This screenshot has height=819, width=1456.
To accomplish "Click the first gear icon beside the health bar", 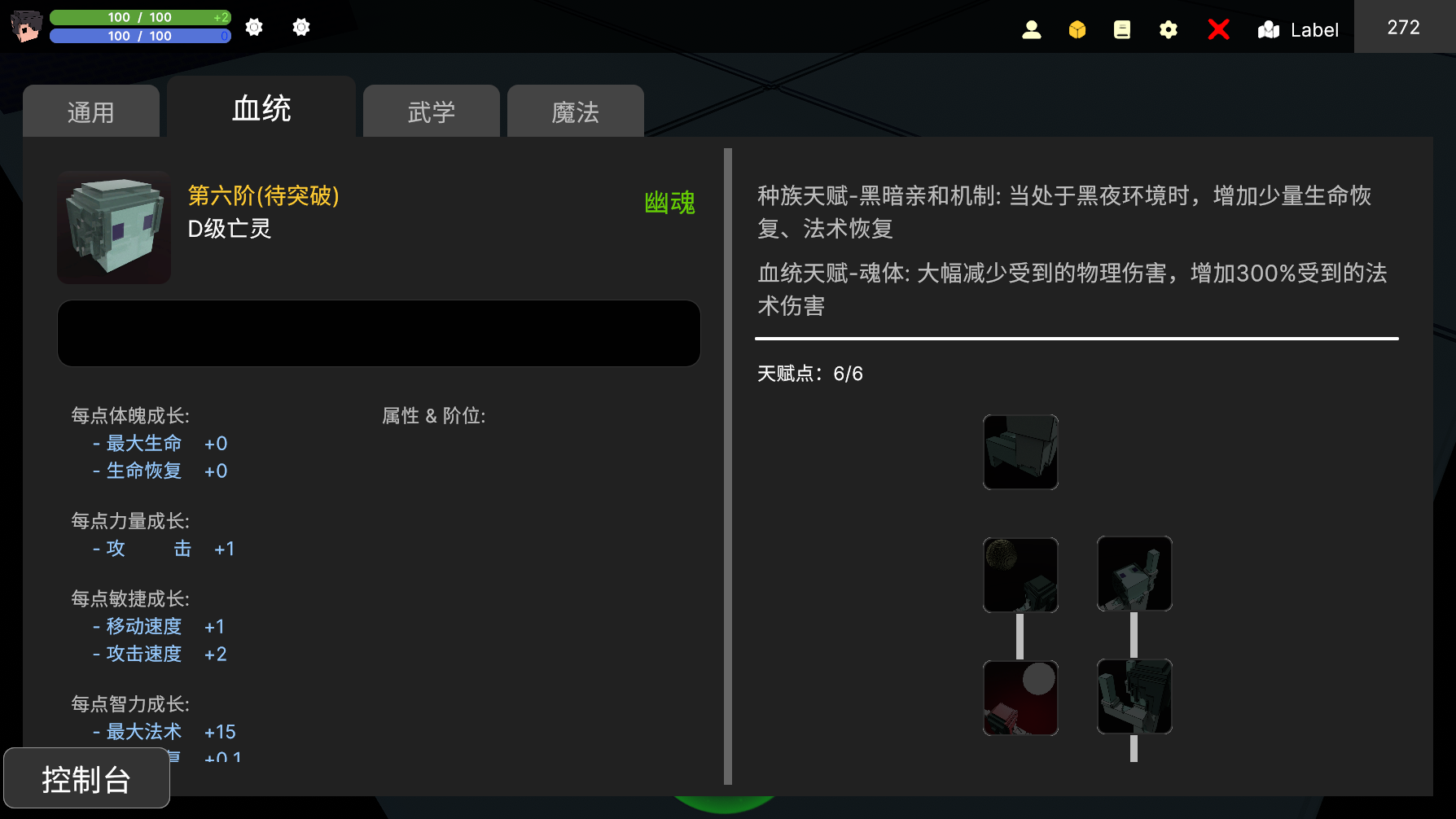I will pyautogui.click(x=253, y=27).
